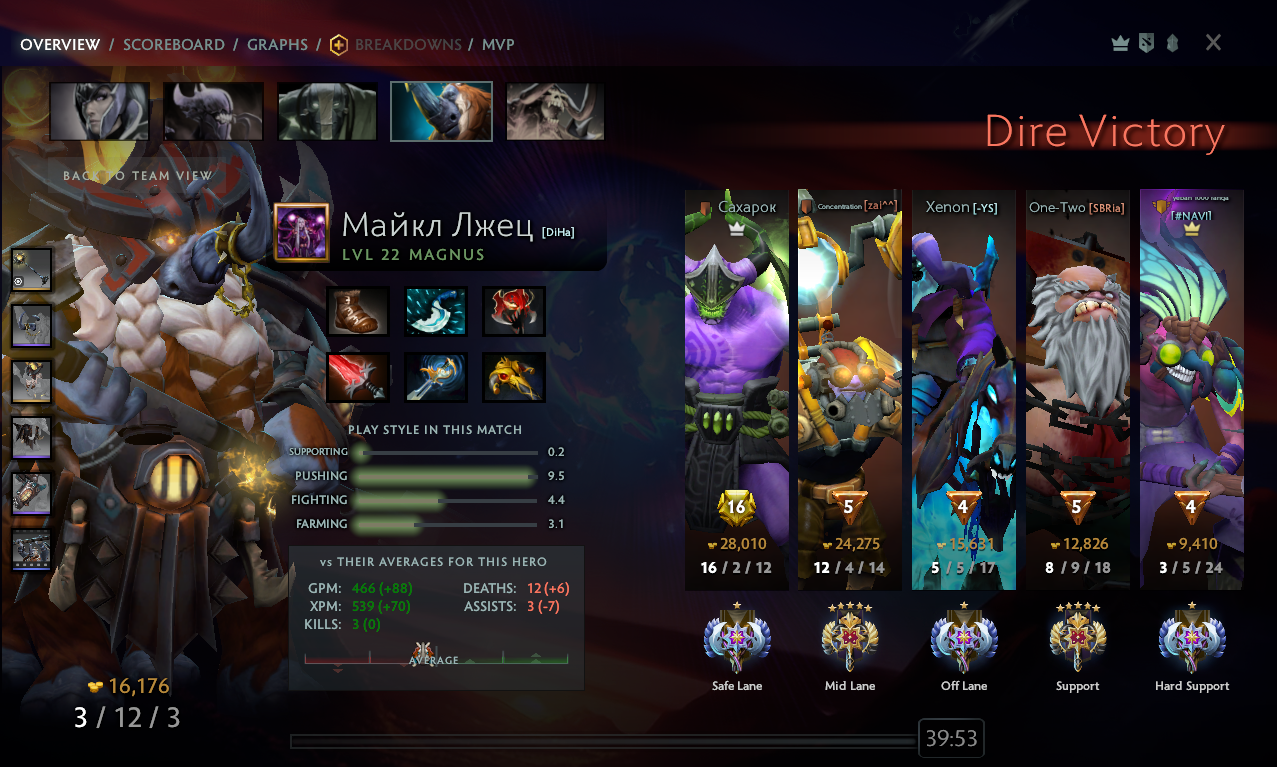The width and height of the screenshot is (1277, 767).
Task: Click the player avatar beside Майкл Лжец
Action: 302,232
